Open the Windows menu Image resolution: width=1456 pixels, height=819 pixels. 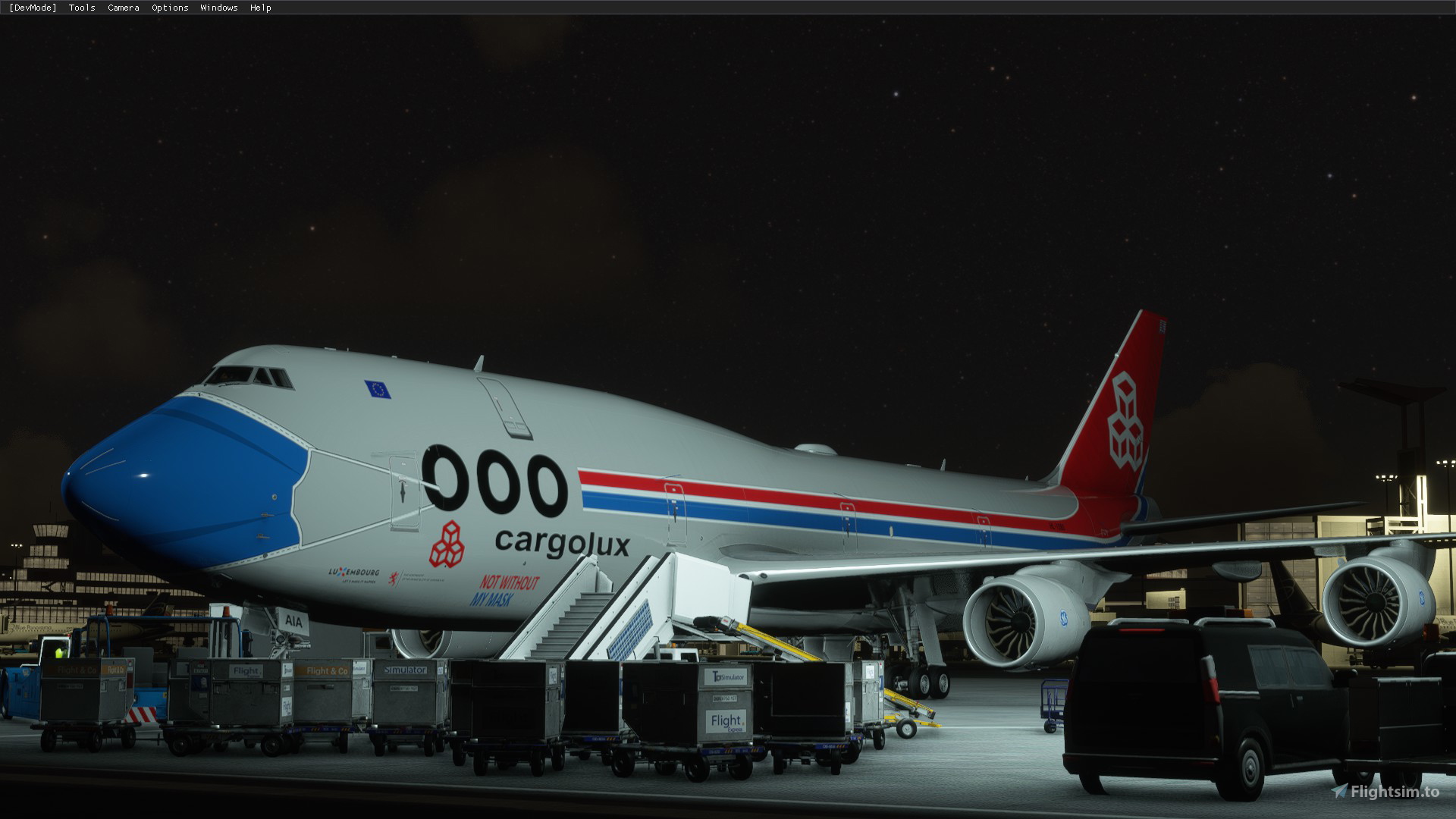[218, 8]
